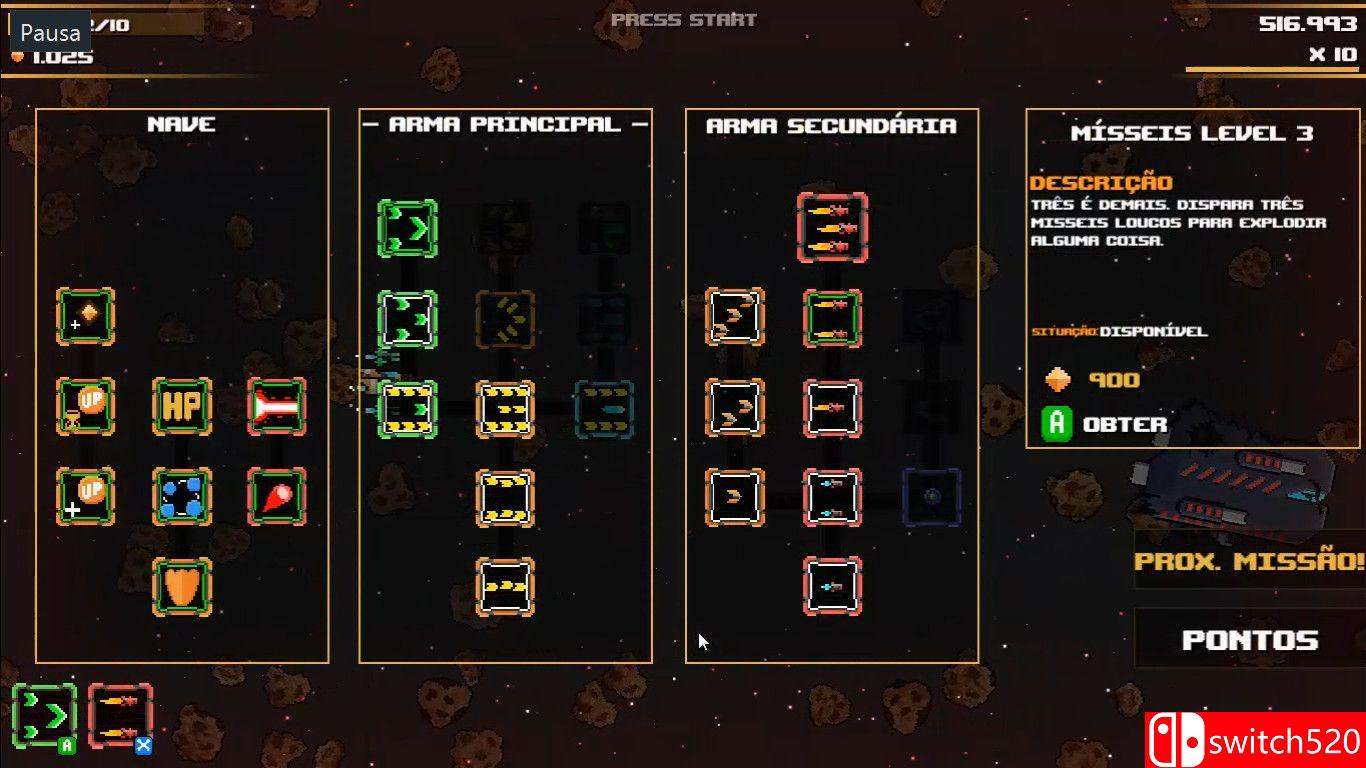The width and height of the screenshot is (1366, 768).
Task: Click the Arma Secundária panel header
Action: coord(833,126)
